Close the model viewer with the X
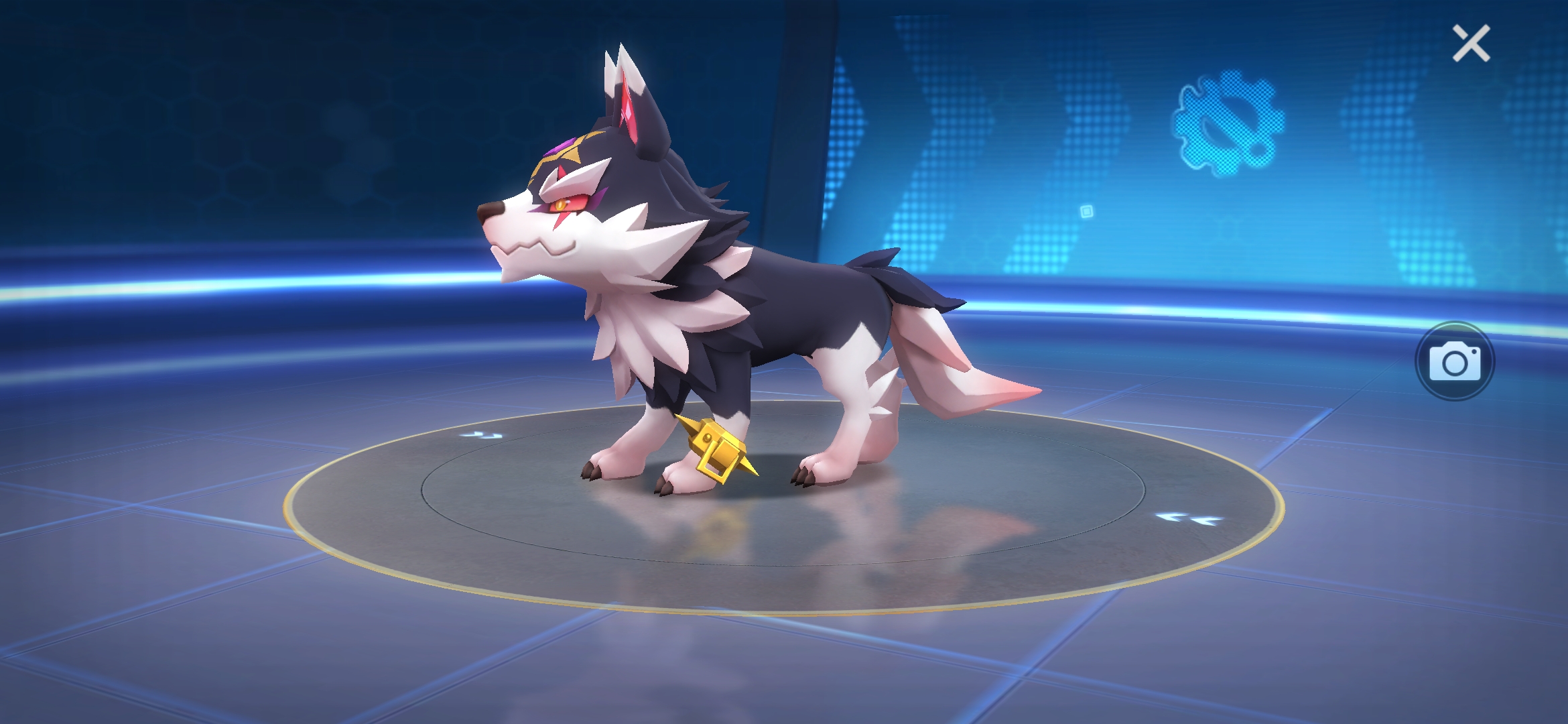This screenshot has width=1568, height=724. point(1471,44)
